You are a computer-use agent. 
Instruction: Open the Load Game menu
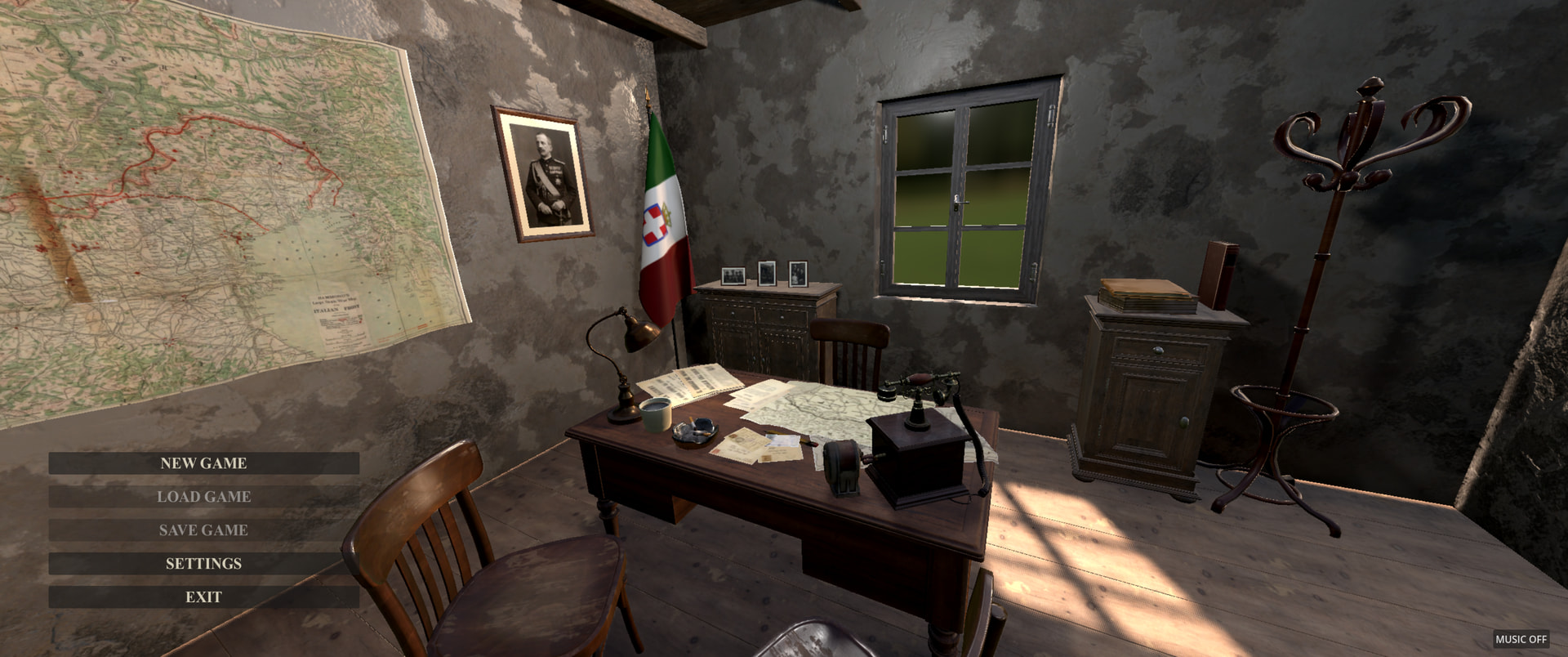click(203, 497)
